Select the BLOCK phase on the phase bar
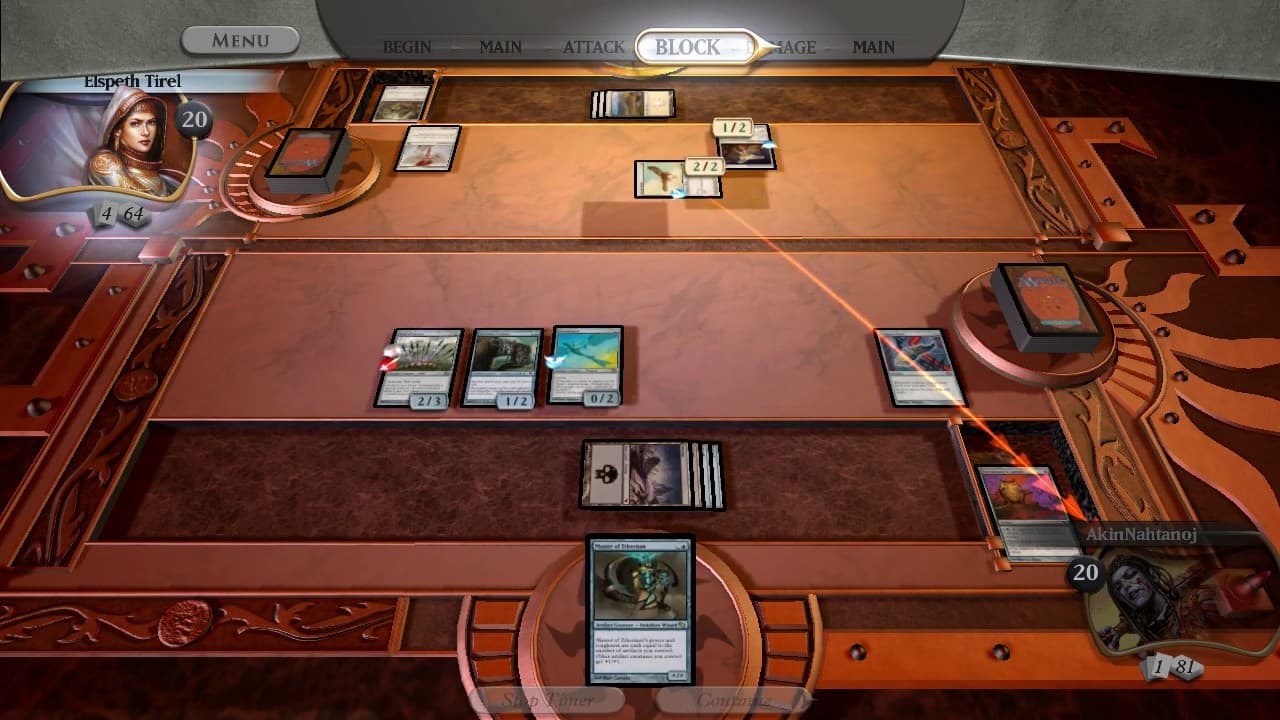Screen dimensions: 1280x720 tap(688, 45)
